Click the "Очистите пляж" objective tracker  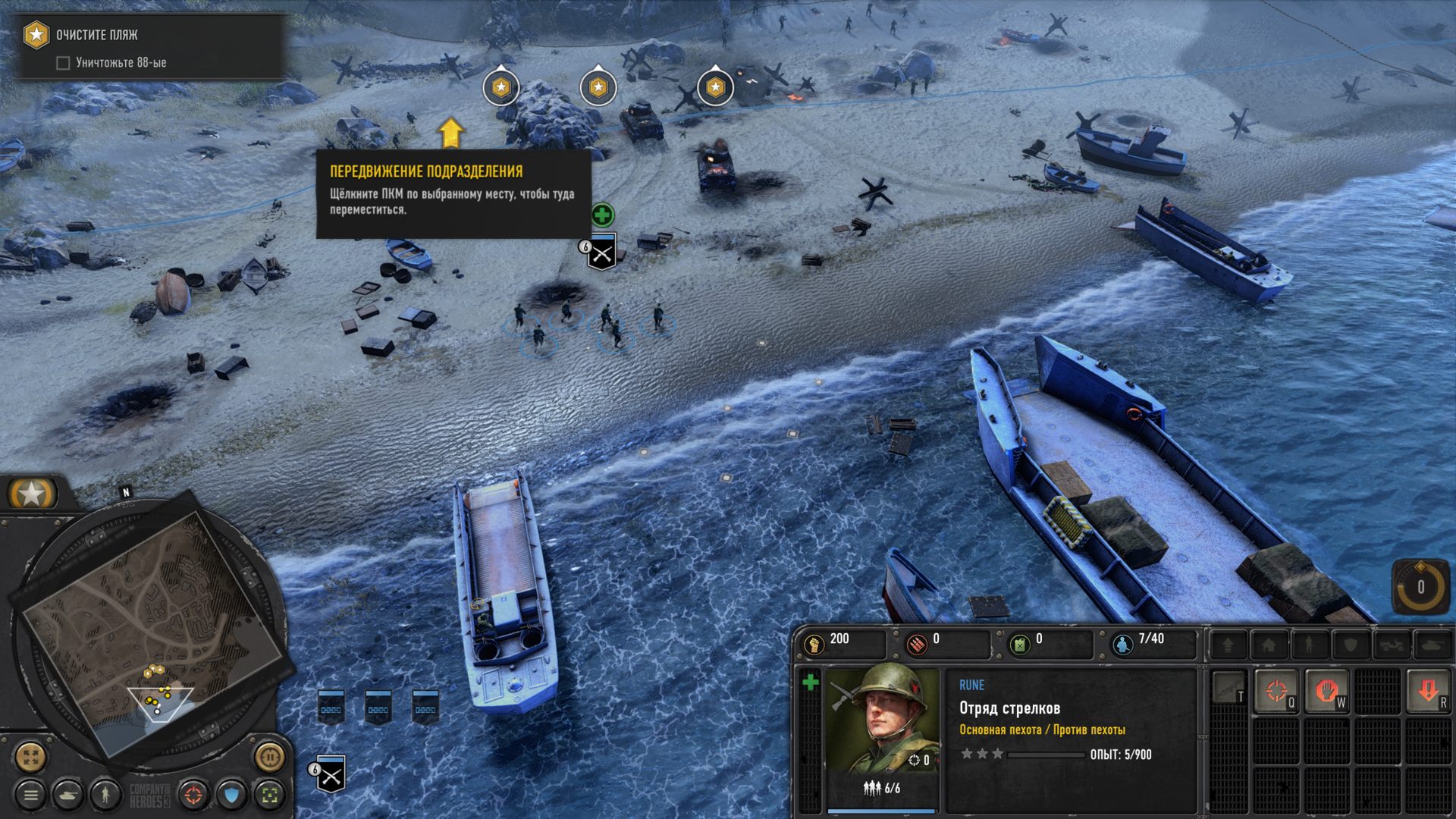(x=96, y=35)
